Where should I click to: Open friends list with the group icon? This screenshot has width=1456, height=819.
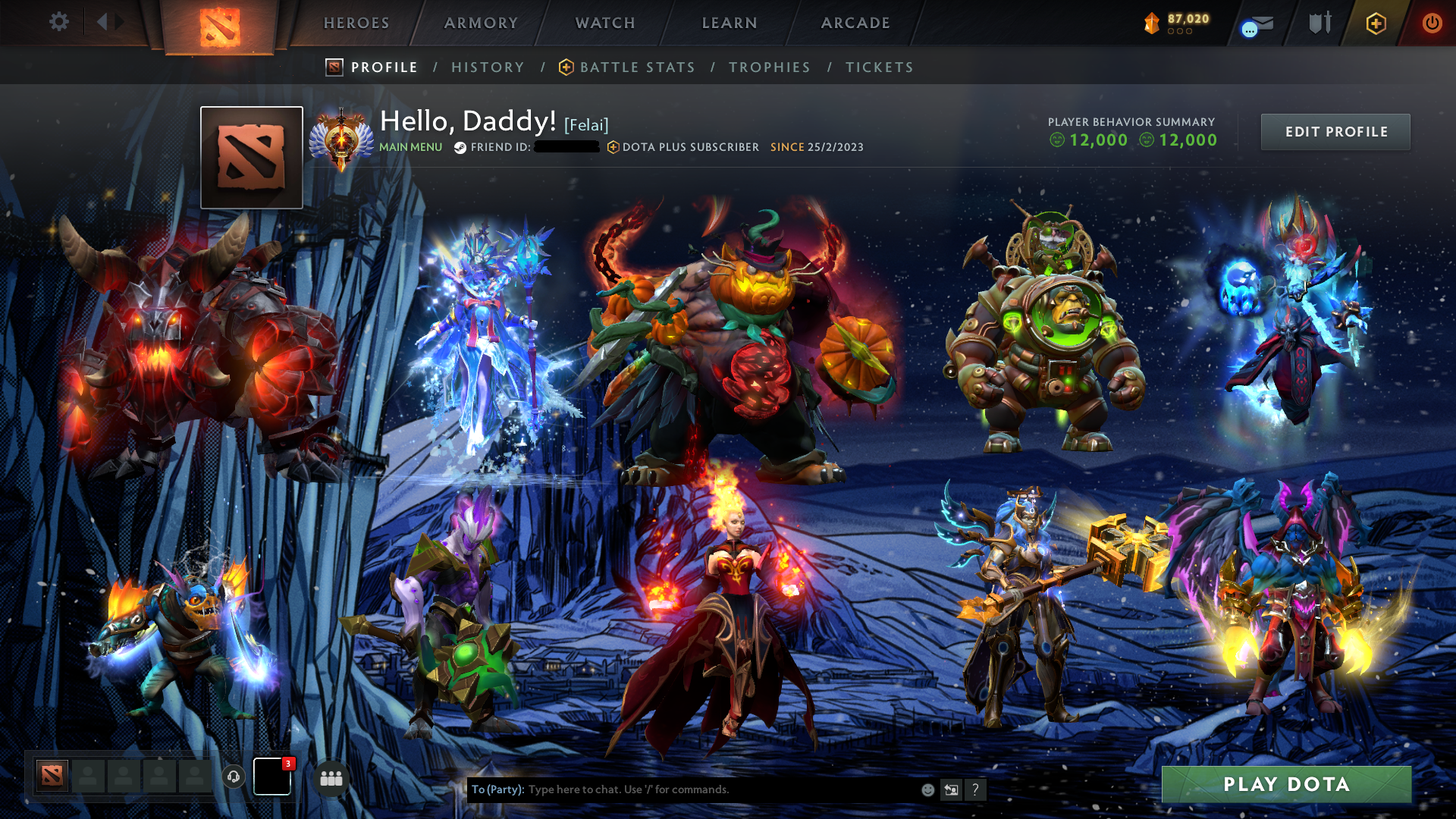click(331, 777)
